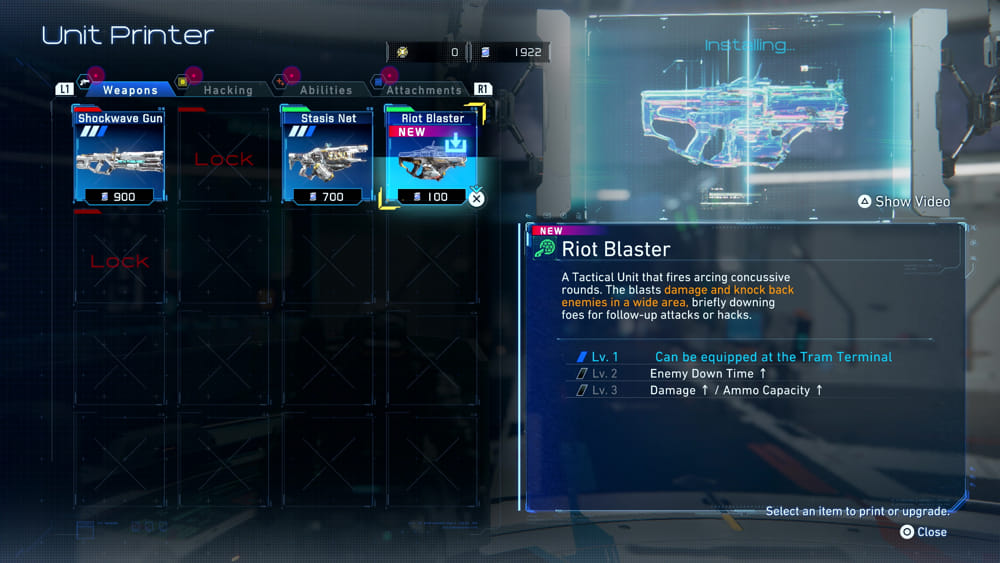Close the Unit Printer screen

point(923,532)
